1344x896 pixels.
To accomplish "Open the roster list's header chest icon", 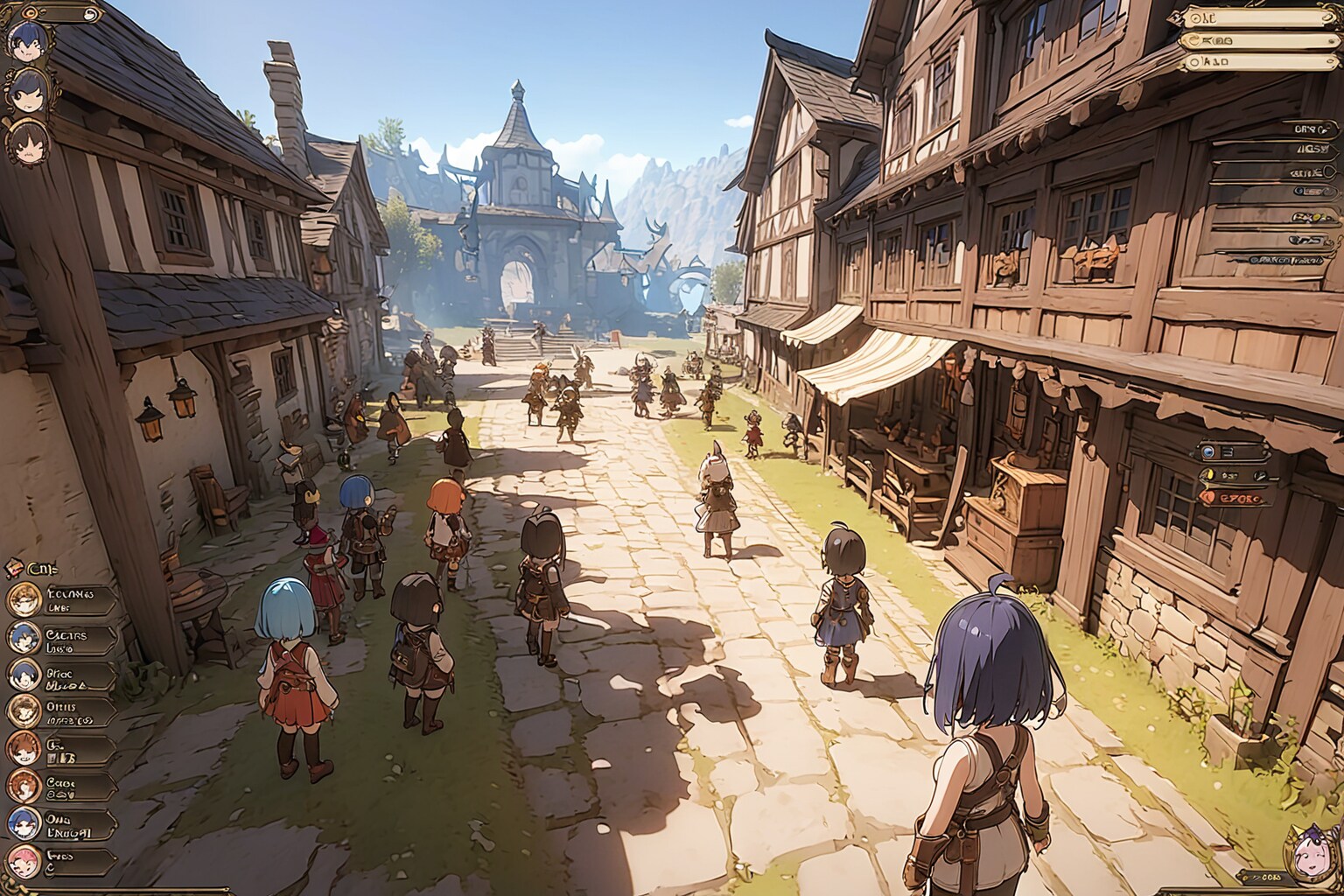I will (15, 567).
